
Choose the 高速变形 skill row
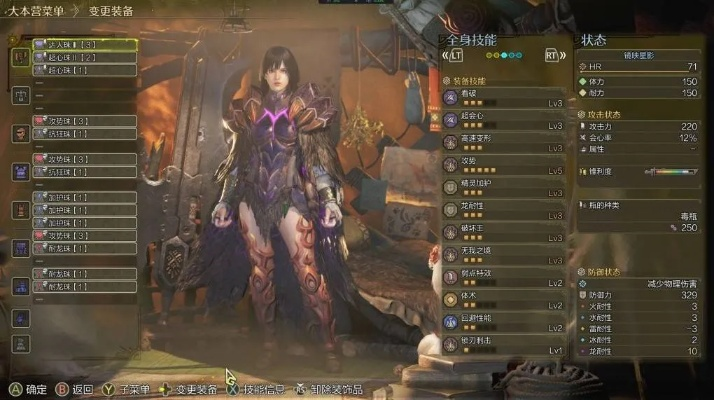503,144
